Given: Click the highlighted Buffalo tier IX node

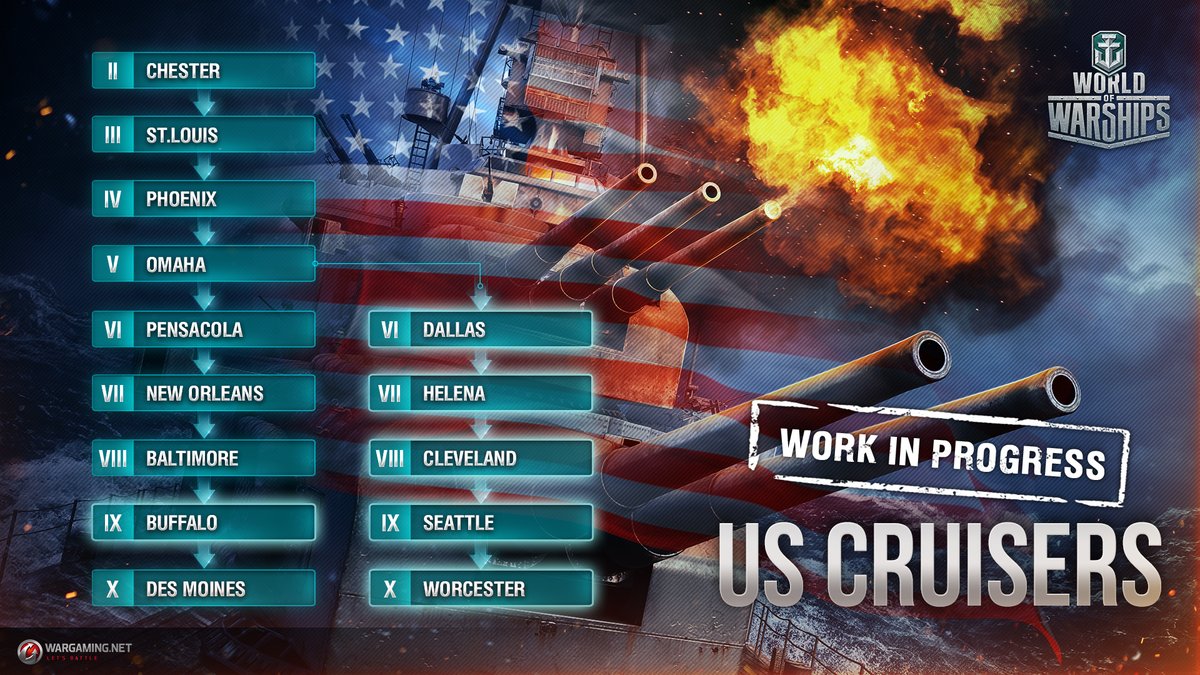Looking at the screenshot, I should click(204, 522).
